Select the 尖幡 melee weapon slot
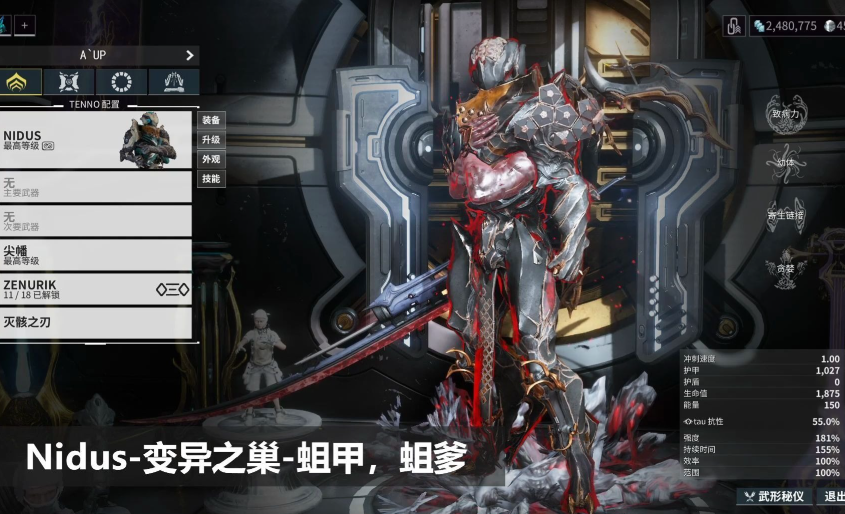845x514 pixels. [95, 254]
